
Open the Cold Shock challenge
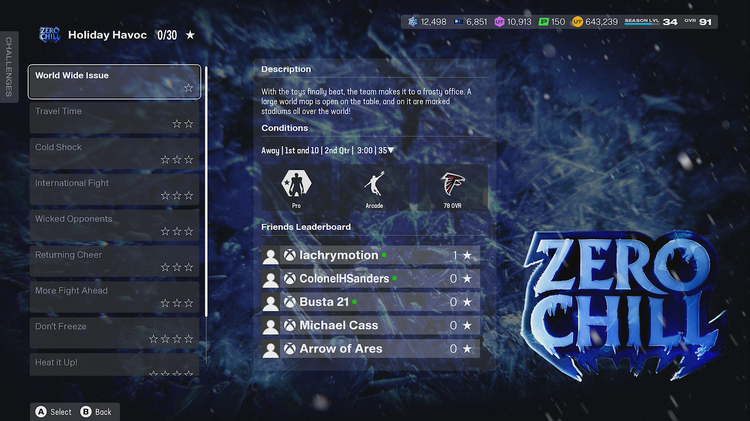pos(115,154)
